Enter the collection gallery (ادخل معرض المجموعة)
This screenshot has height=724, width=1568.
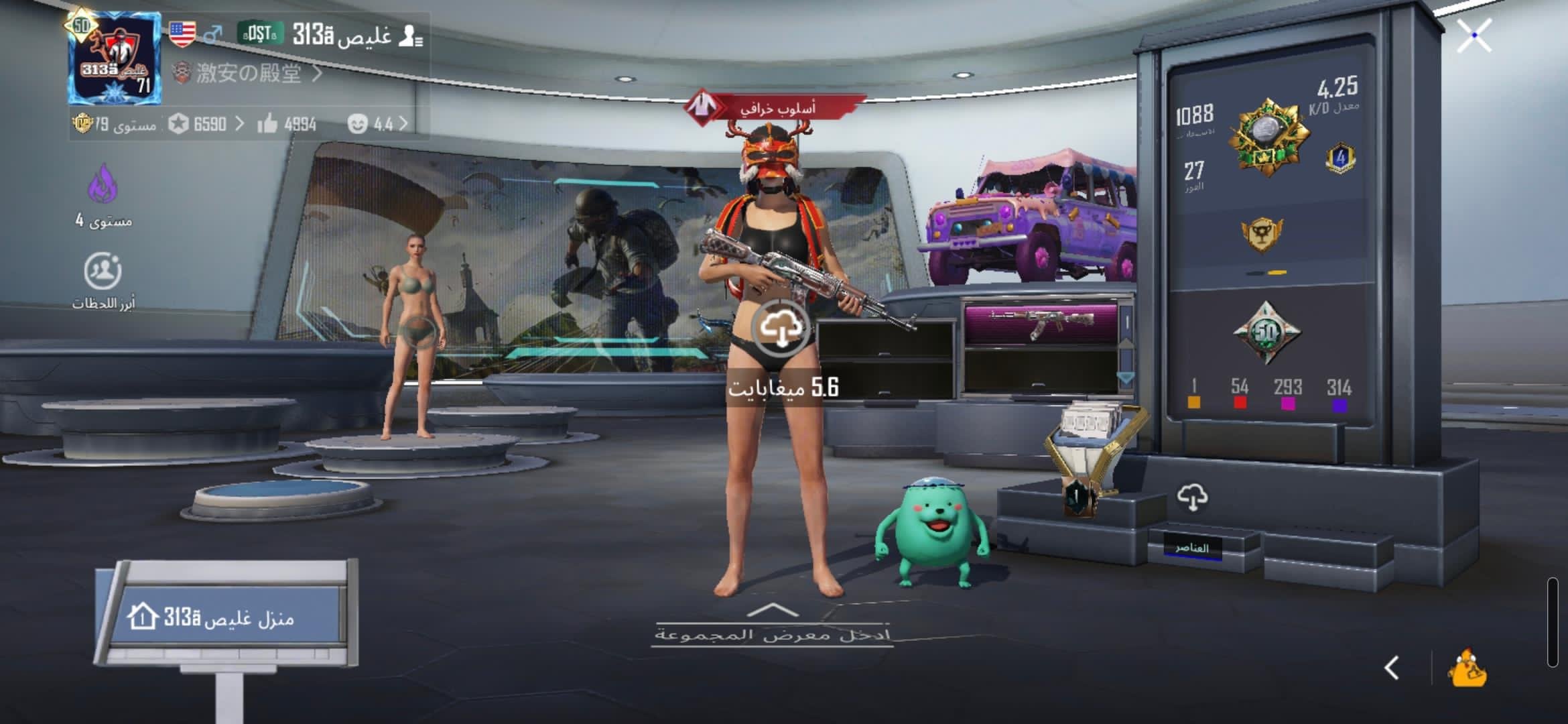(772, 627)
